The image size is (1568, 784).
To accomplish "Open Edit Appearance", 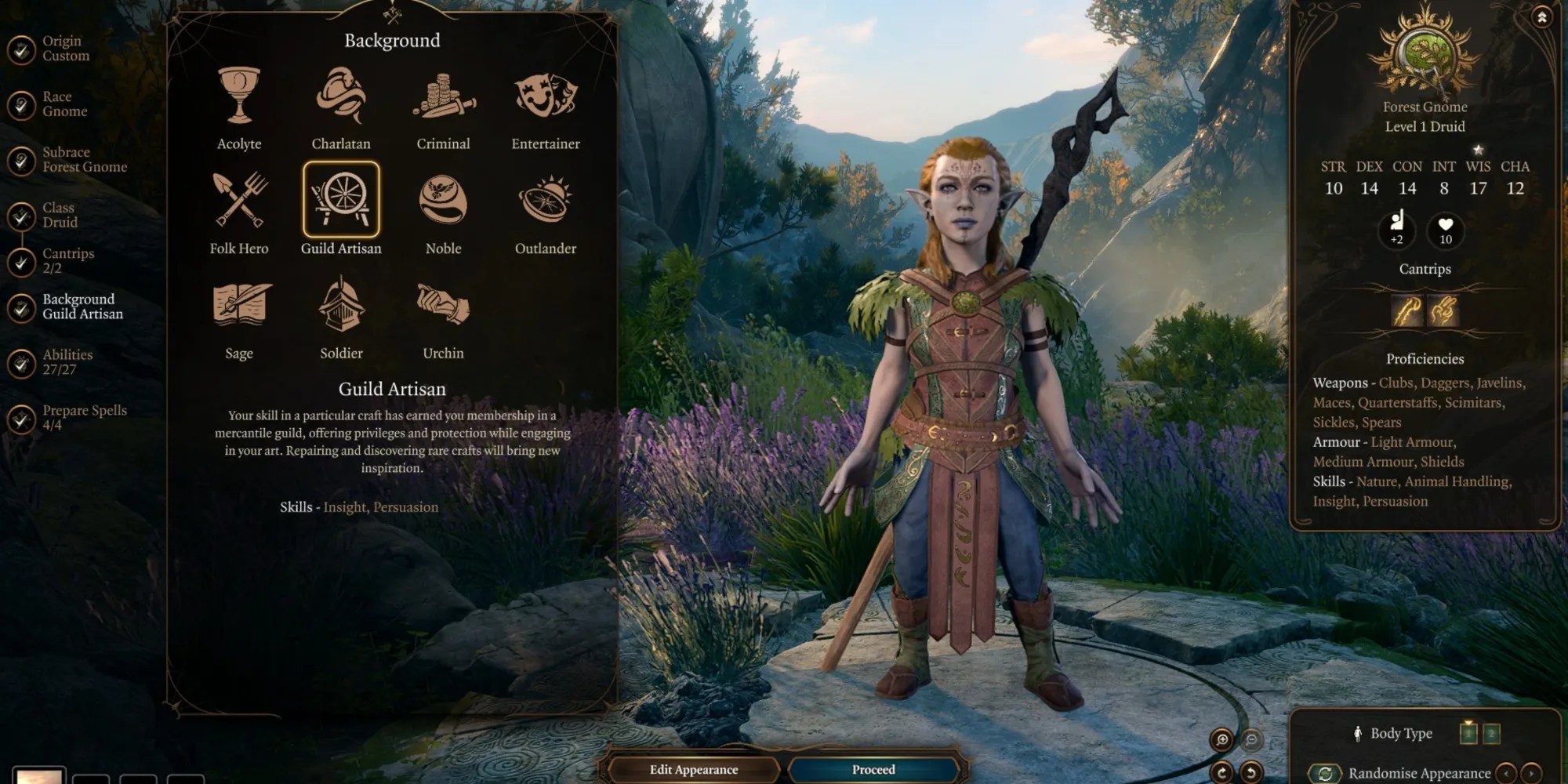I will pos(694,770).
